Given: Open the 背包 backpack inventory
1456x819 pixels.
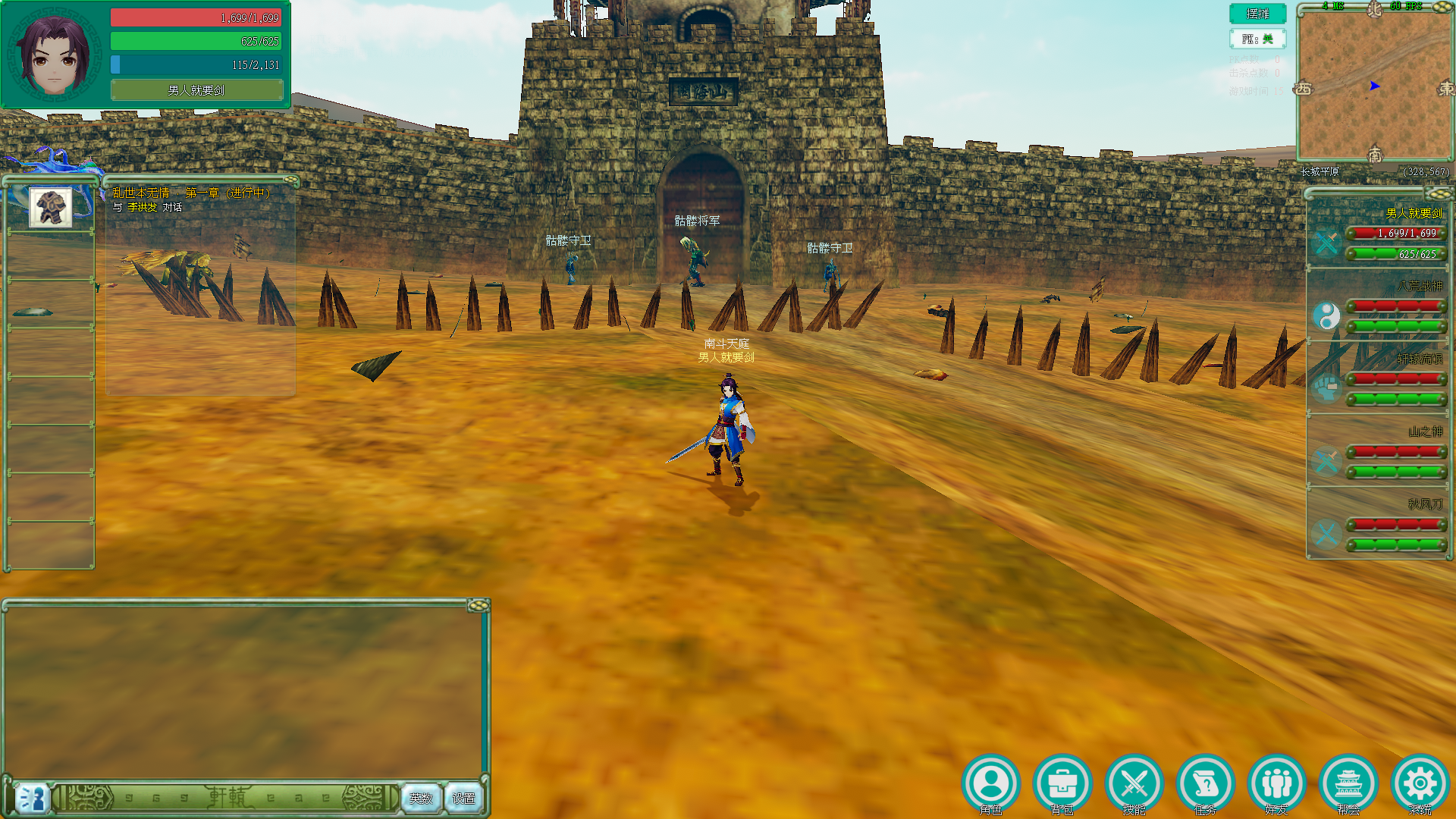Looking at the screenshot, I should point(1062,783).
